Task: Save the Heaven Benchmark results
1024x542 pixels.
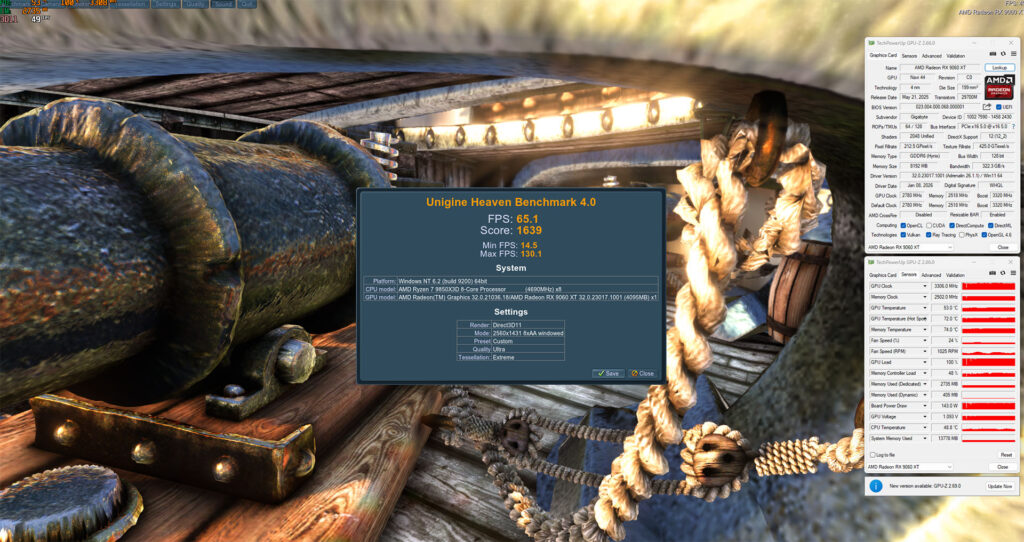Action: (x=607, y=373)
